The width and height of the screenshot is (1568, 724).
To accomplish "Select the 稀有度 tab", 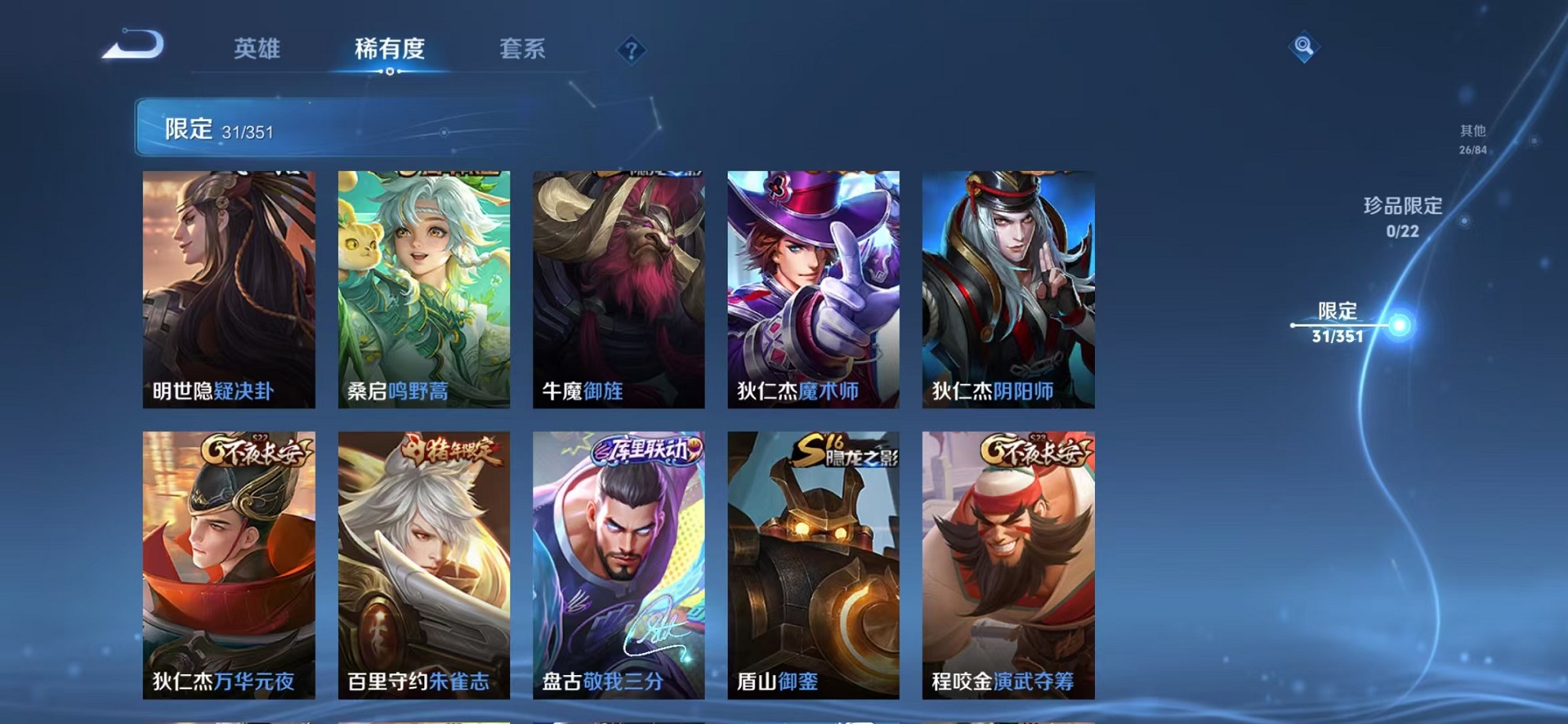I will 389,49.
